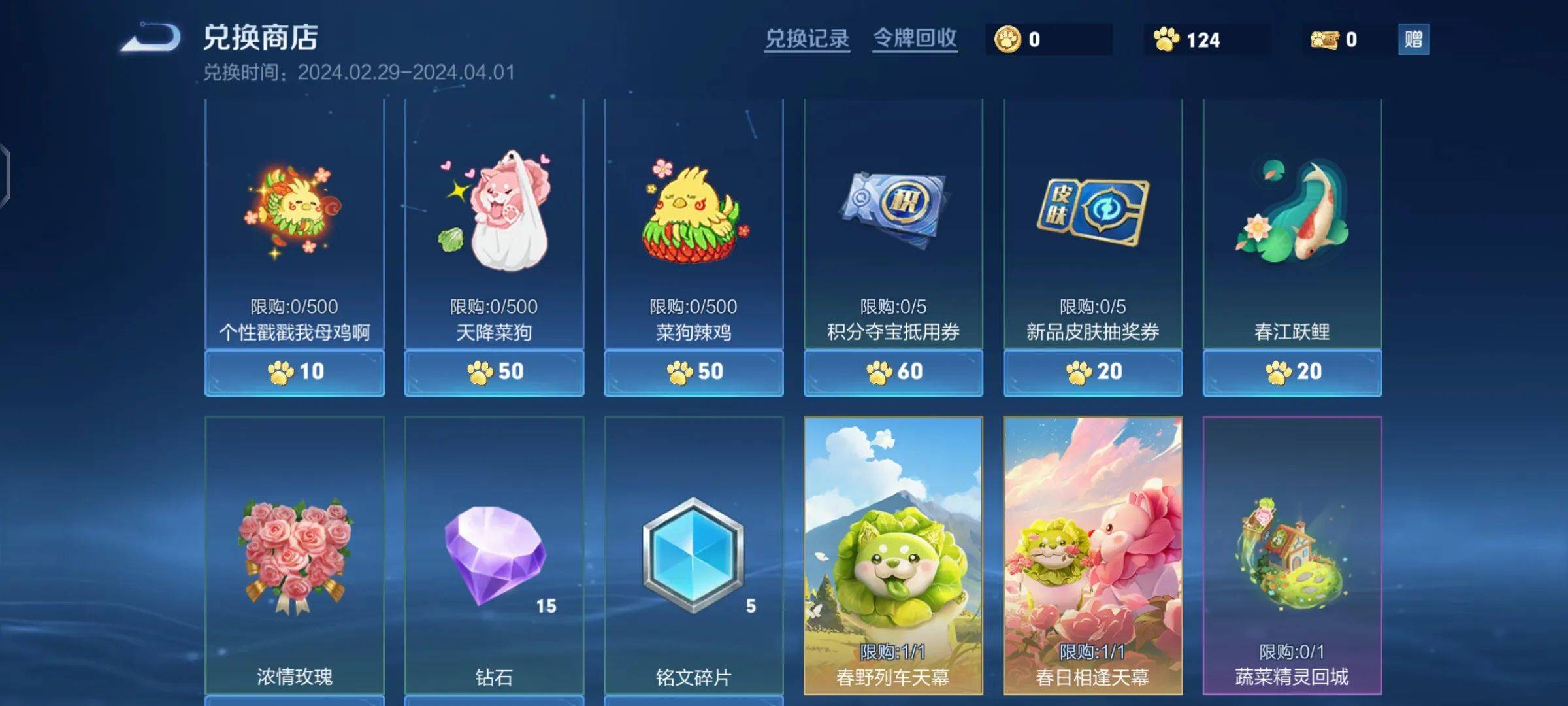The height and width of the screenshot is (706, 1568).
Task: Select the 蔬菜精灵回城 recall effect card
Action: 1292,556
